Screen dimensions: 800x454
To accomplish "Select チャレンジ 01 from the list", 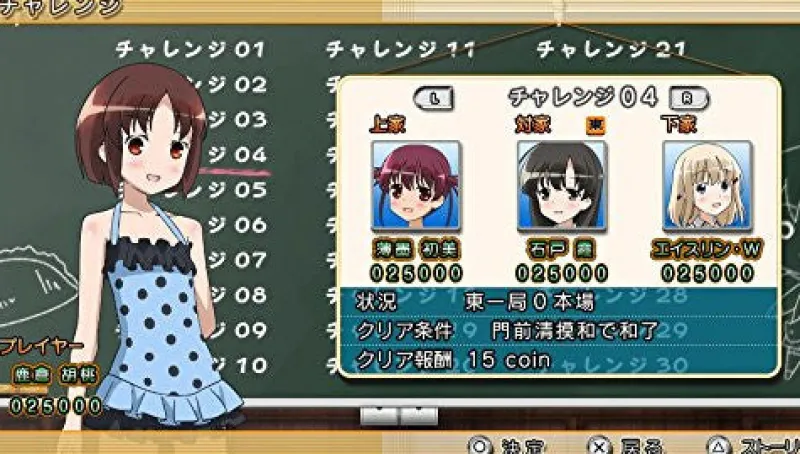I will tap(190, 49).
